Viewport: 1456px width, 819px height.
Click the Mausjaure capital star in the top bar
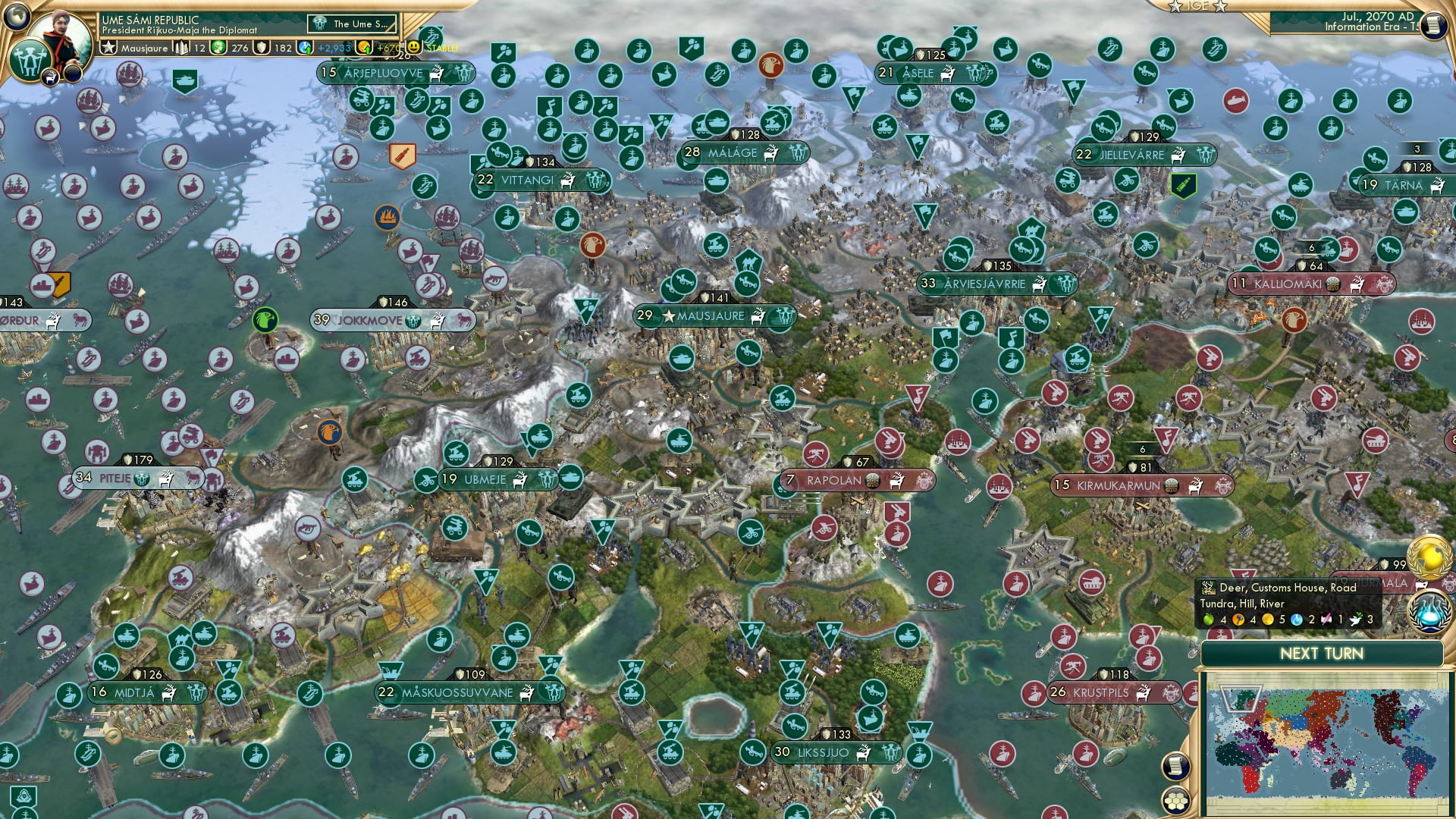point(108,47)
